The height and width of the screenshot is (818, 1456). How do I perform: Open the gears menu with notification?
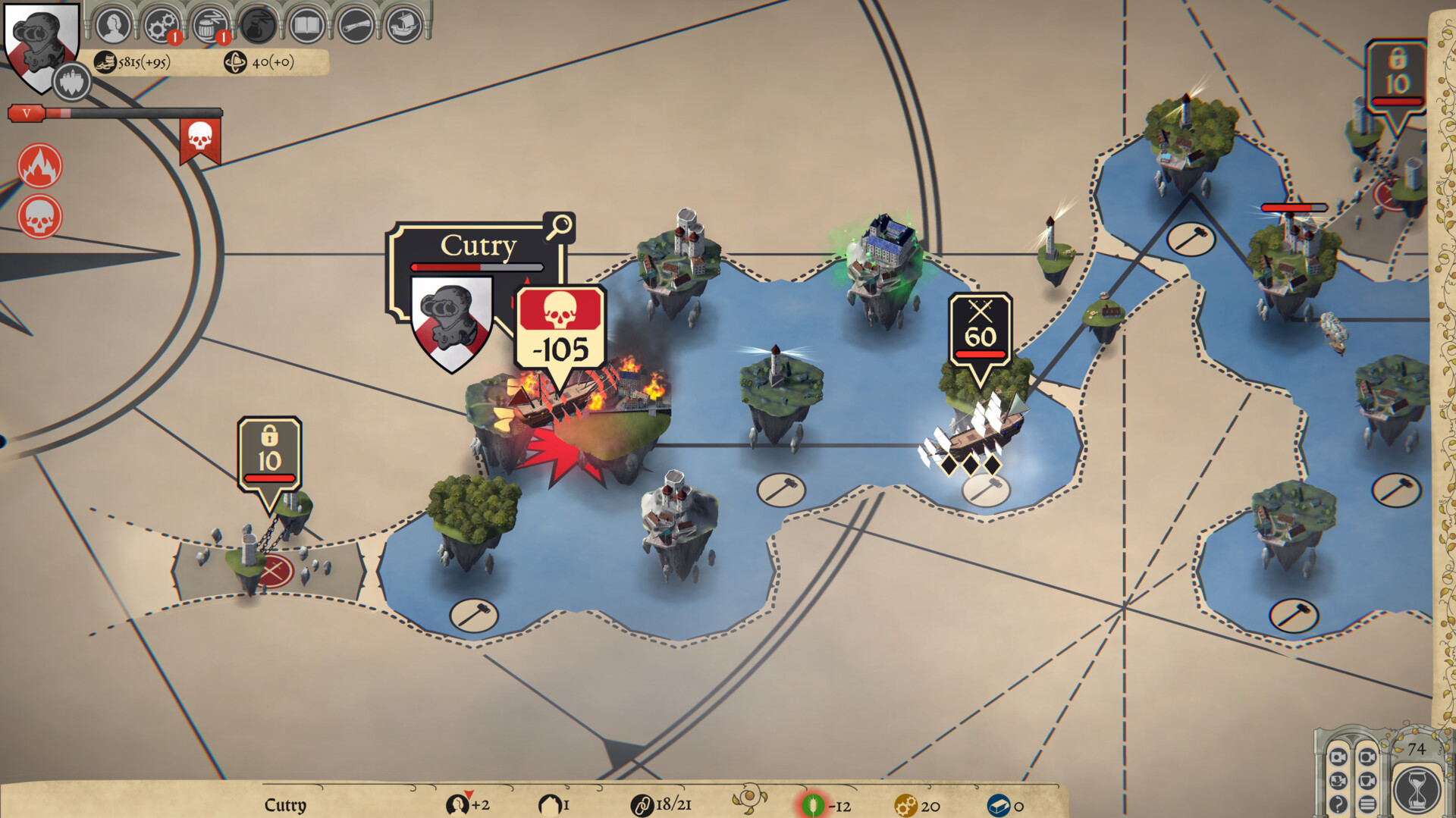click(161, 25)
